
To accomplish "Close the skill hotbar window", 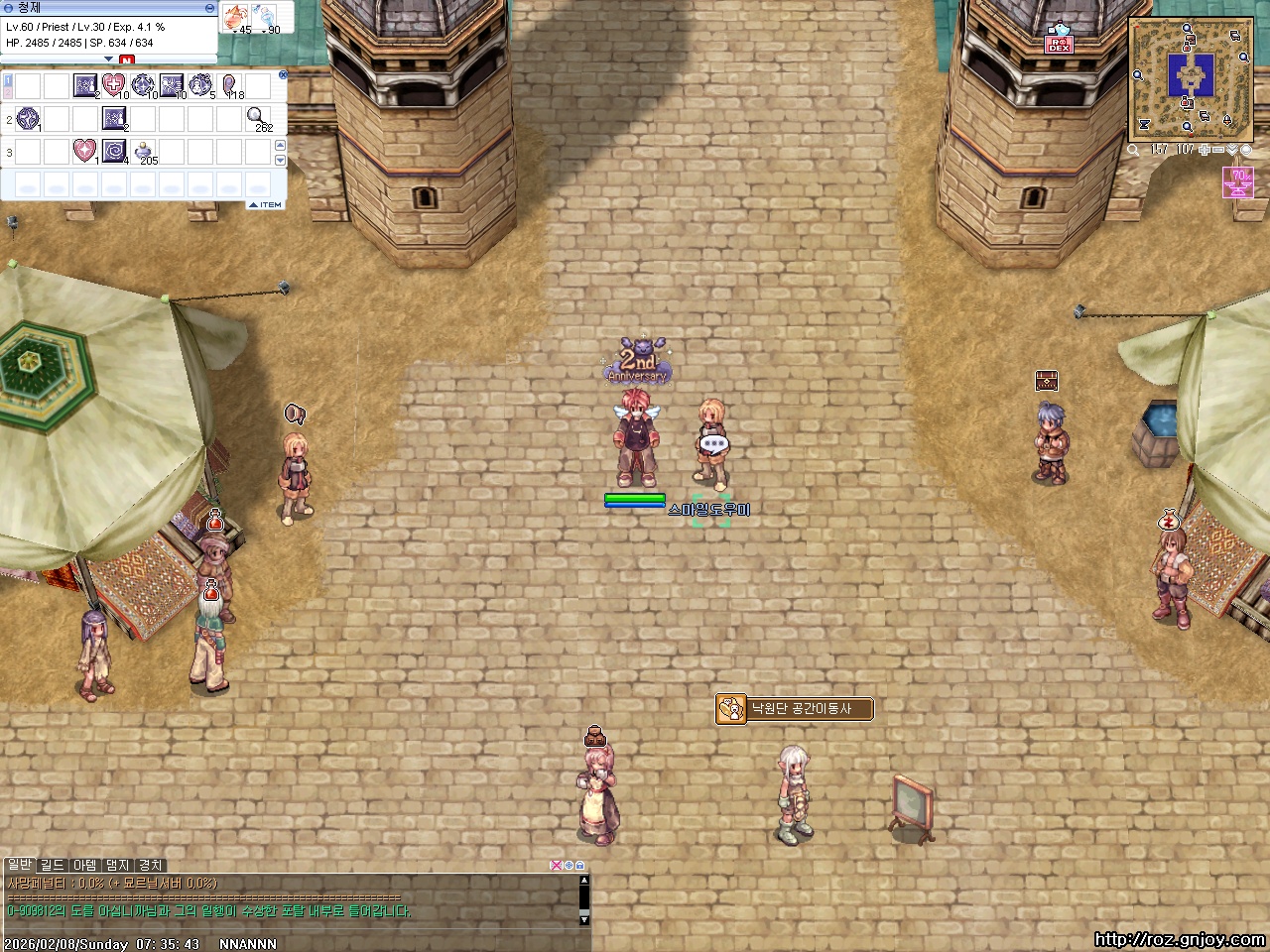I will pyautogui.click(x=283, y=74).
